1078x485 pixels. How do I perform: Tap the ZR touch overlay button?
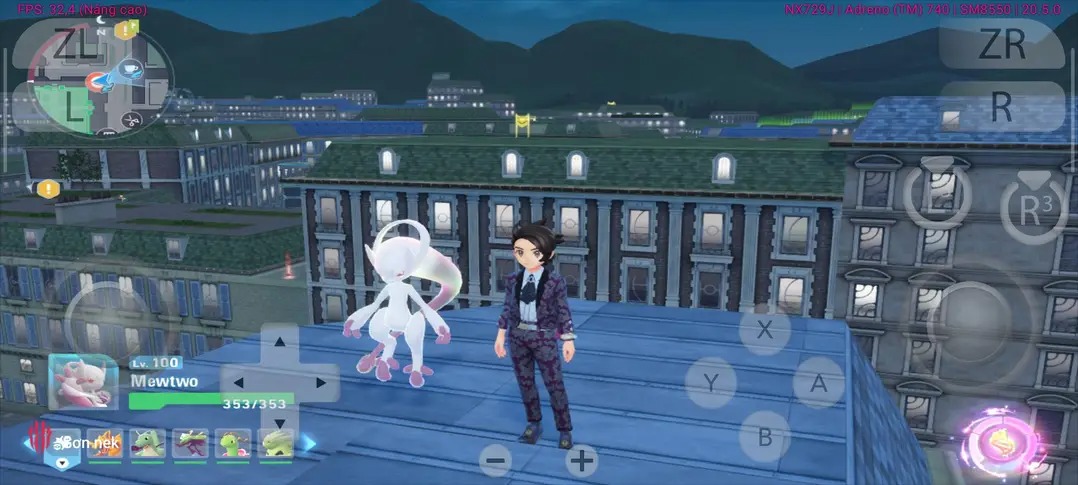pos(1001,44)
